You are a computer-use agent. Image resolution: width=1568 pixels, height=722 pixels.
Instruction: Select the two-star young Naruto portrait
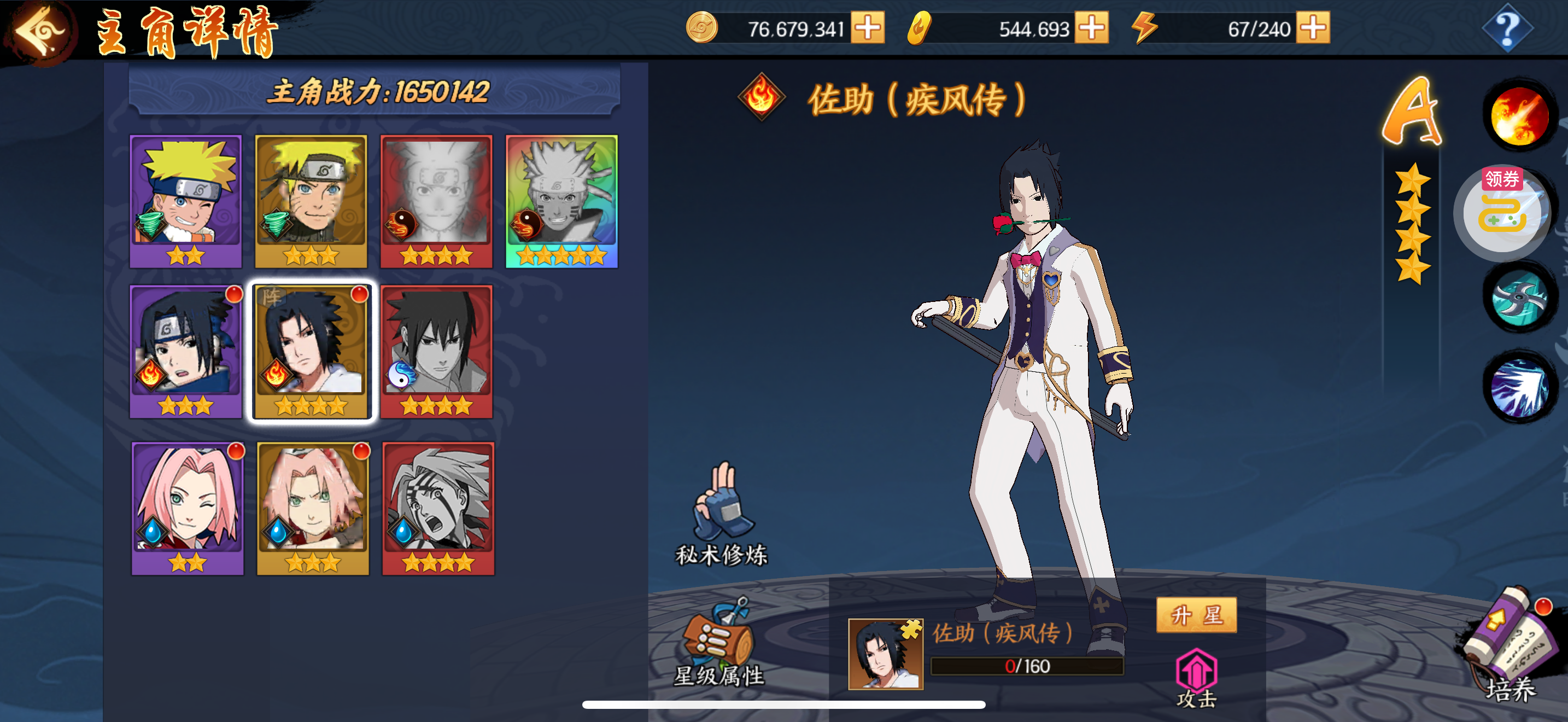[x=186, y=200]
